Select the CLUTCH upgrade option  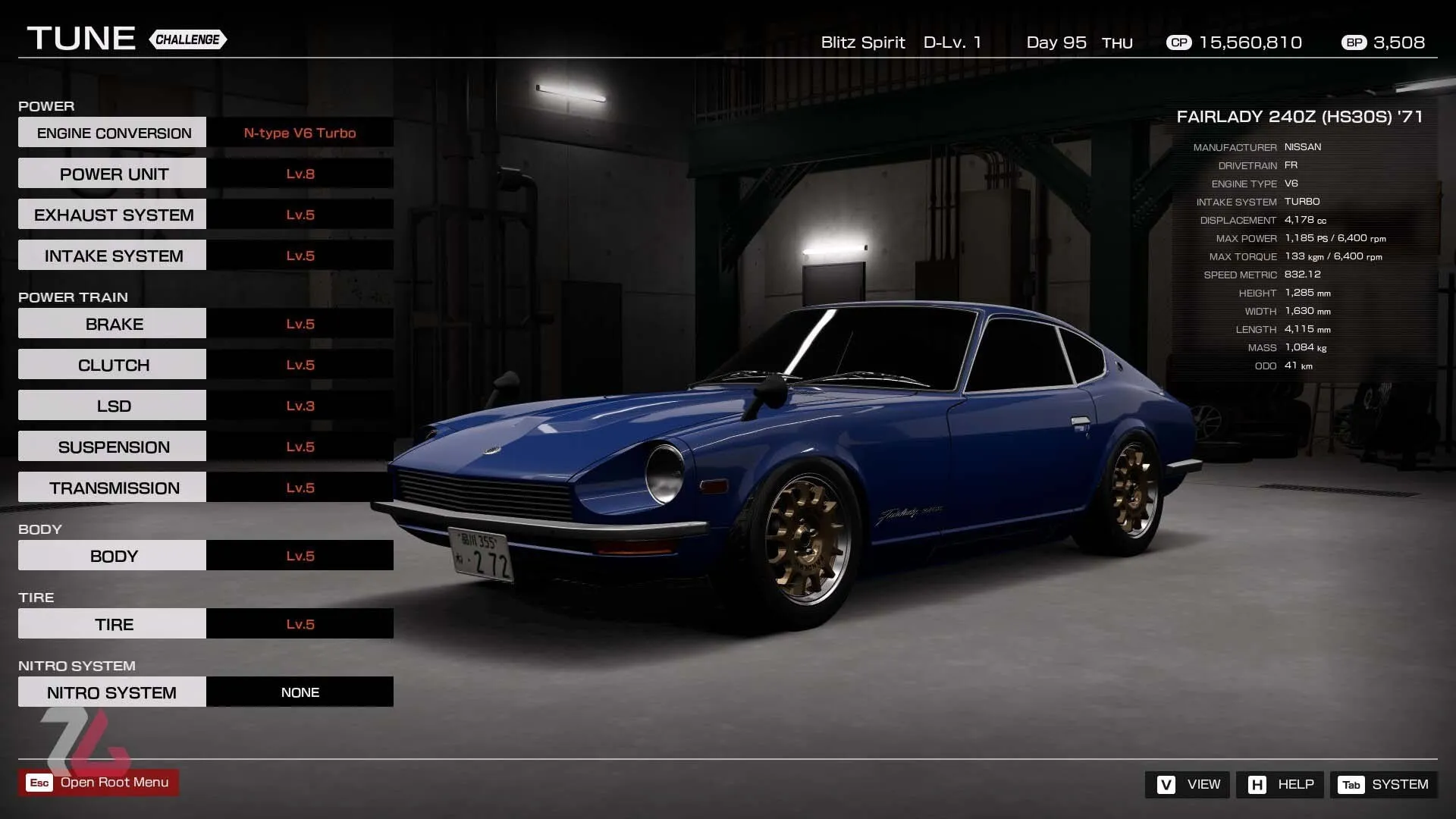click(x=112, y=364)
